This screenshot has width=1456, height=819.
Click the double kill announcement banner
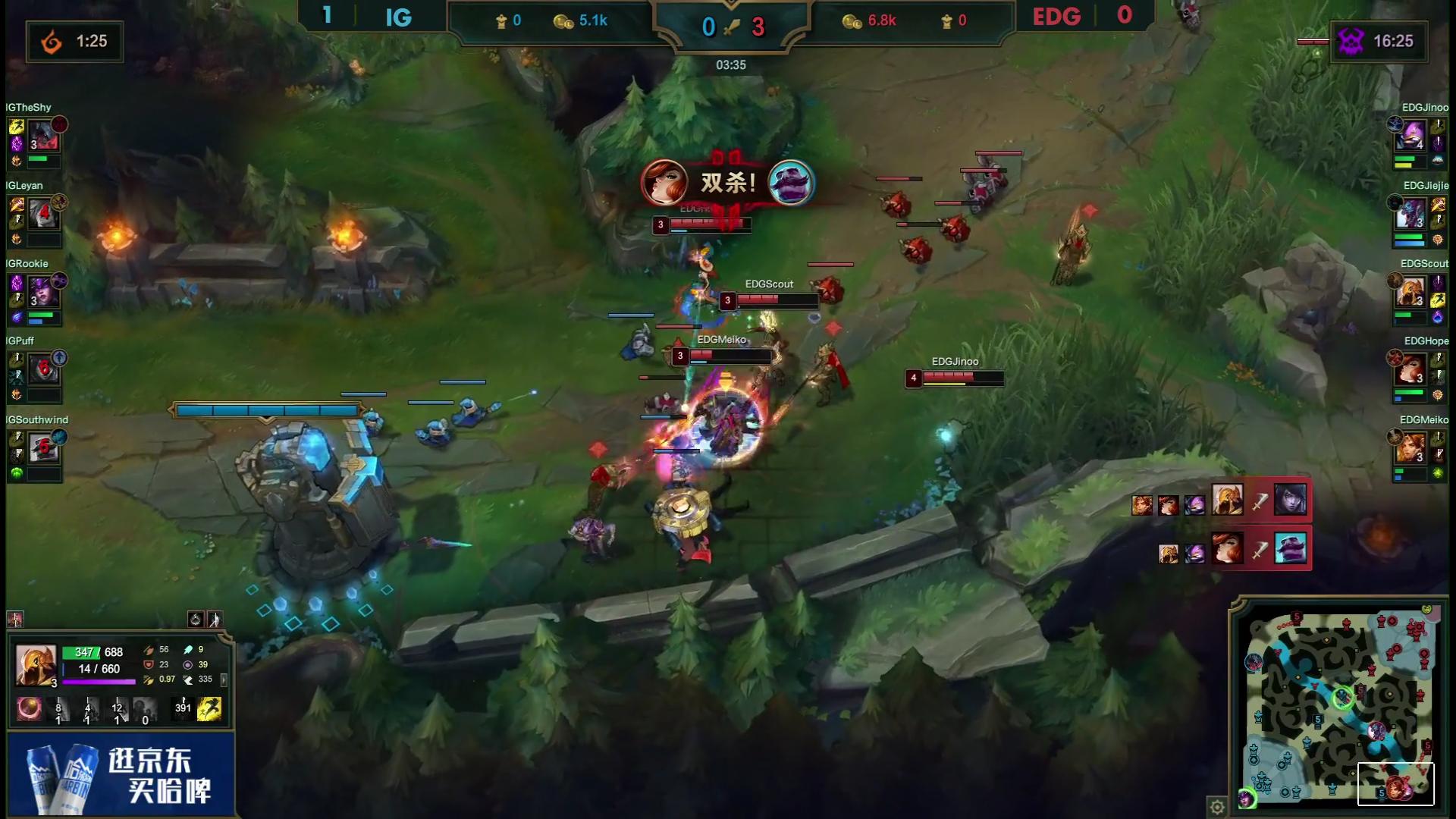[727, 183]
